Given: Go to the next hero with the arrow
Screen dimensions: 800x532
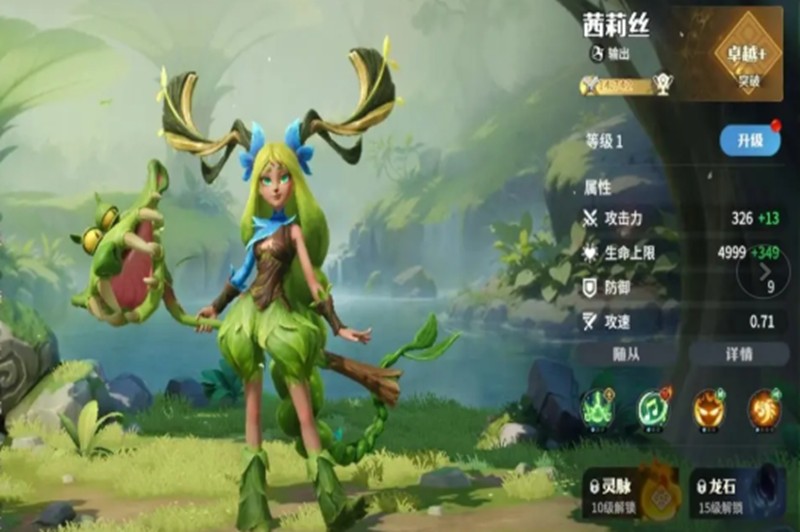Looking at the screenshot, I should 767,270.
